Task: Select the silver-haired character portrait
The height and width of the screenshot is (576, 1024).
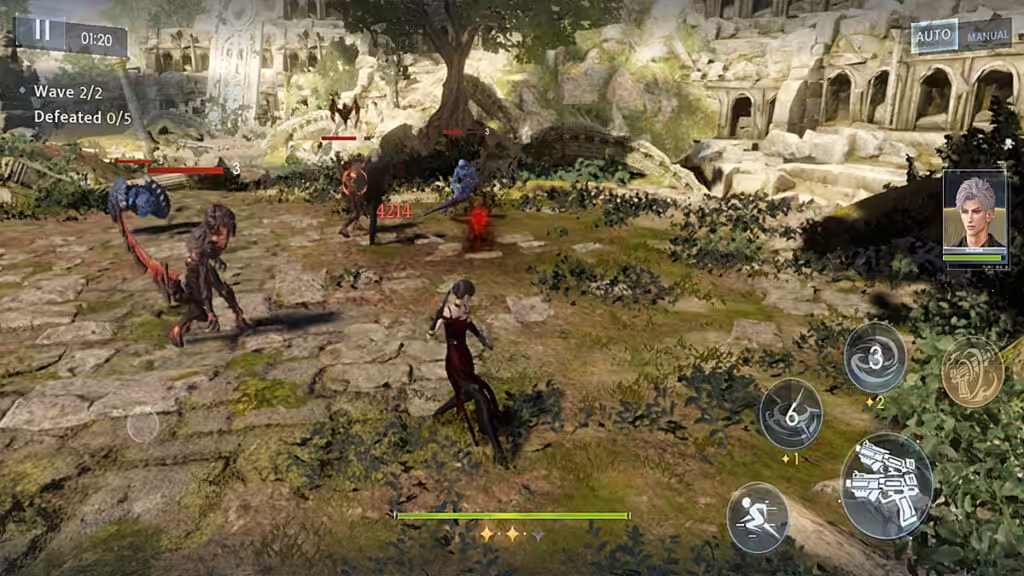Action: 974,217
